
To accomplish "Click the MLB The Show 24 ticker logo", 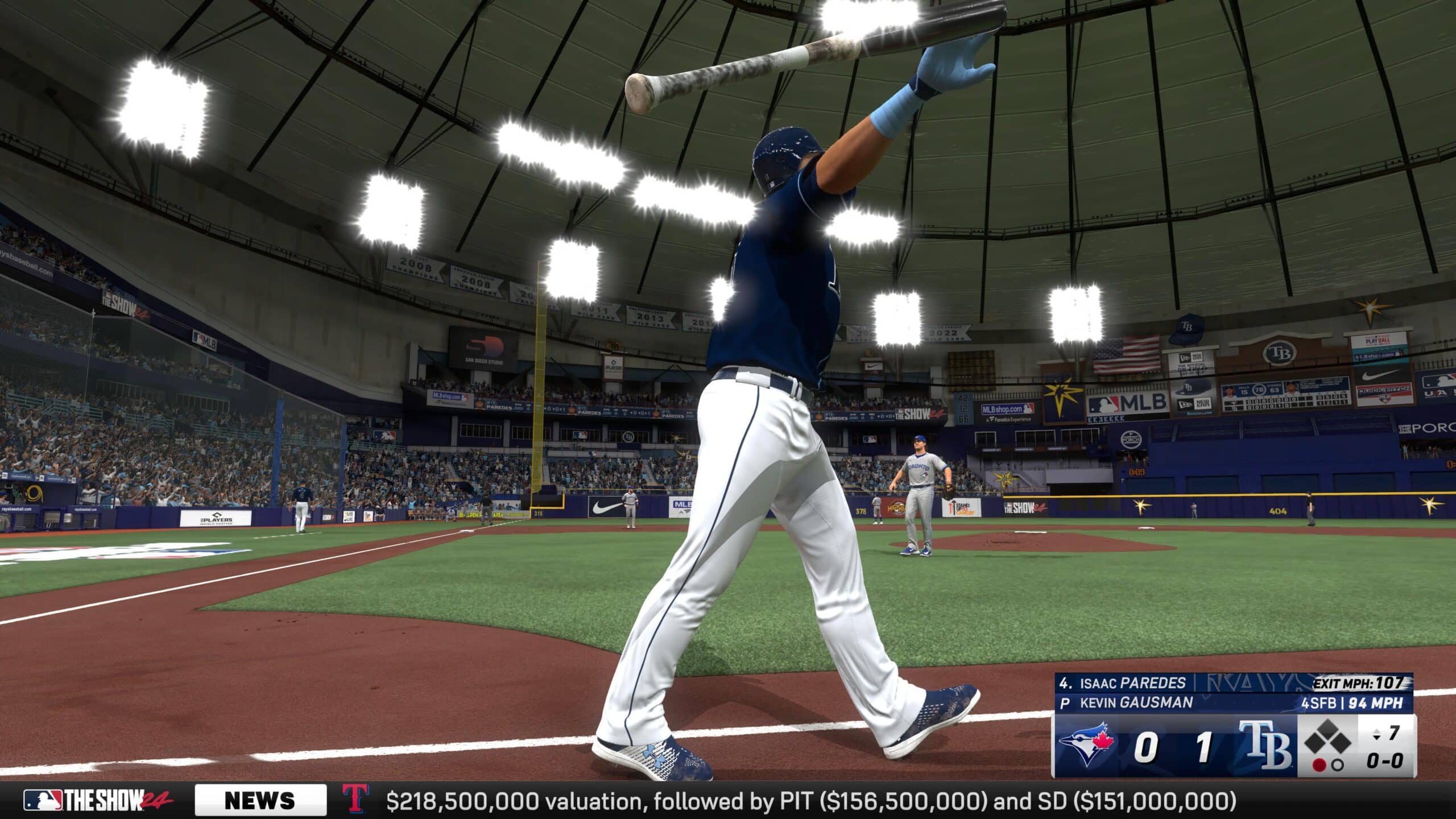I will coord(98,800).
